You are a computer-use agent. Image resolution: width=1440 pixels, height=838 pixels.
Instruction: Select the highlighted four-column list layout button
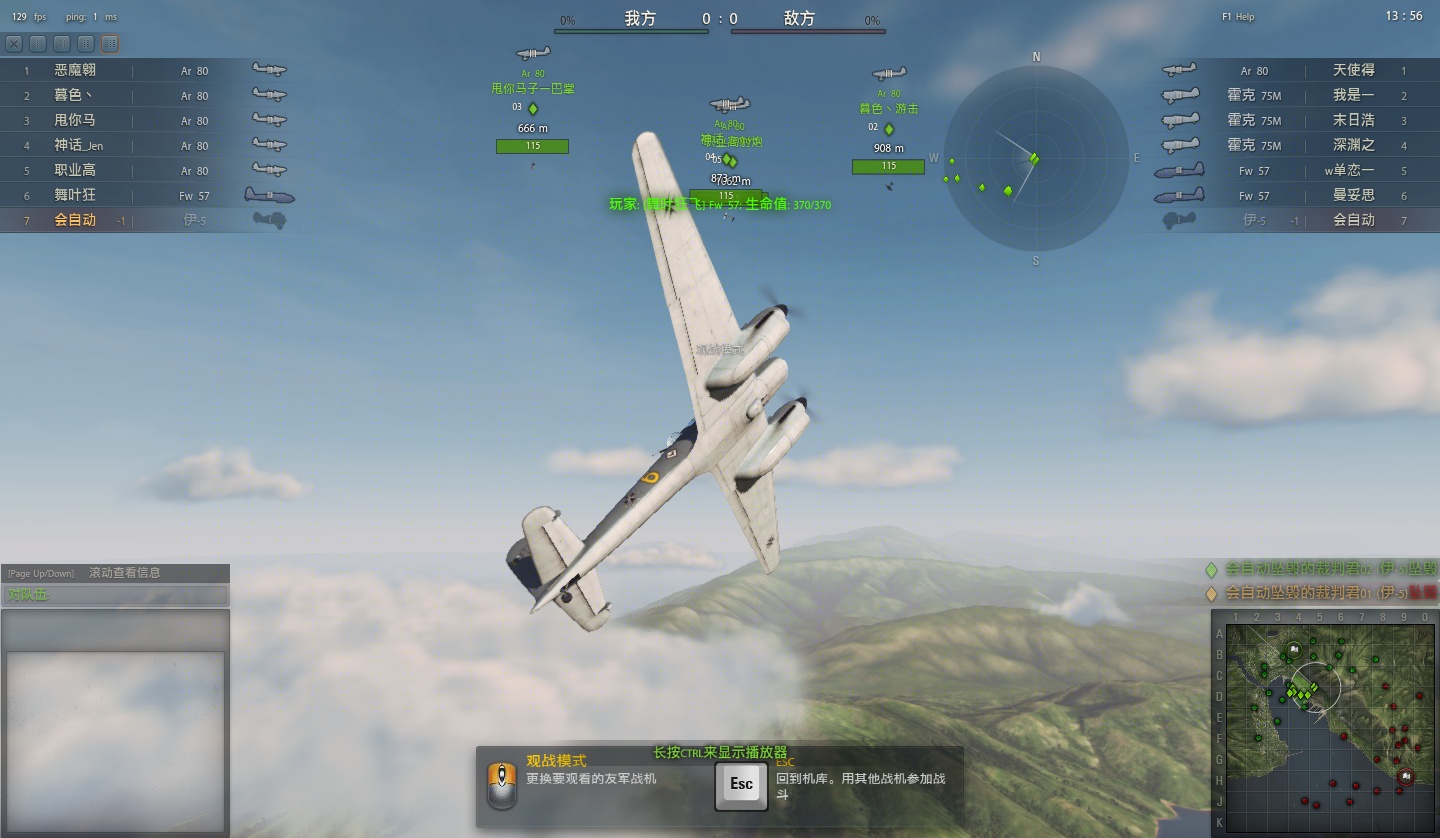(x=110, y=44)
